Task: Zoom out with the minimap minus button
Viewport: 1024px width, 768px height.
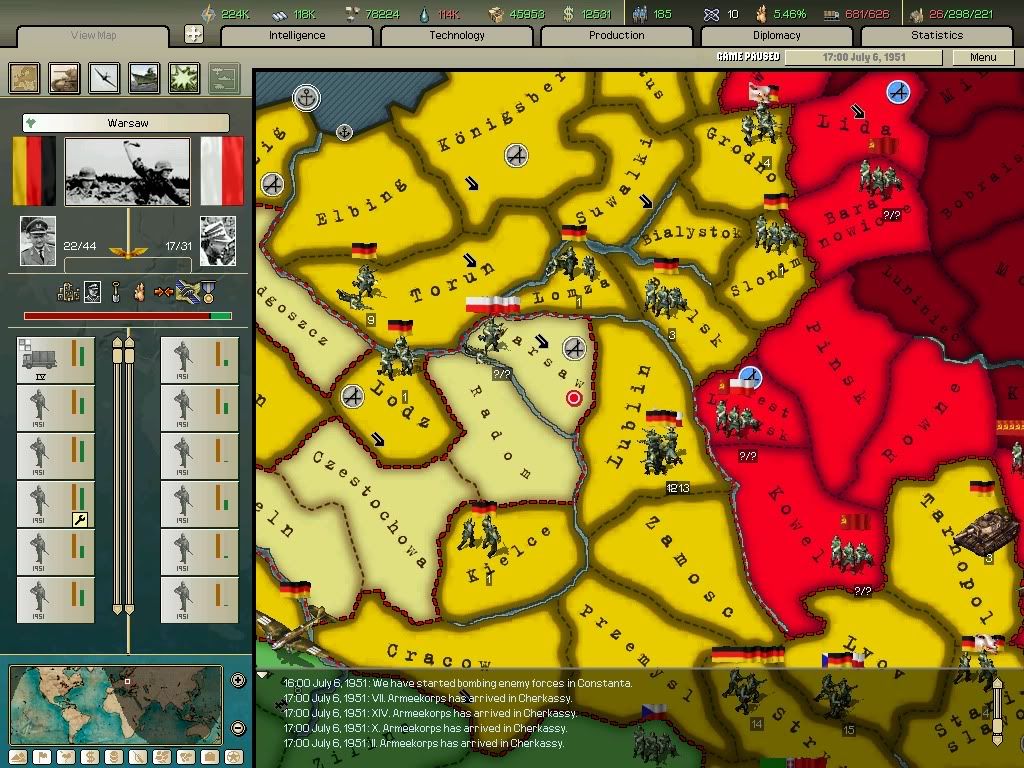Action: [x=238, y=728]
